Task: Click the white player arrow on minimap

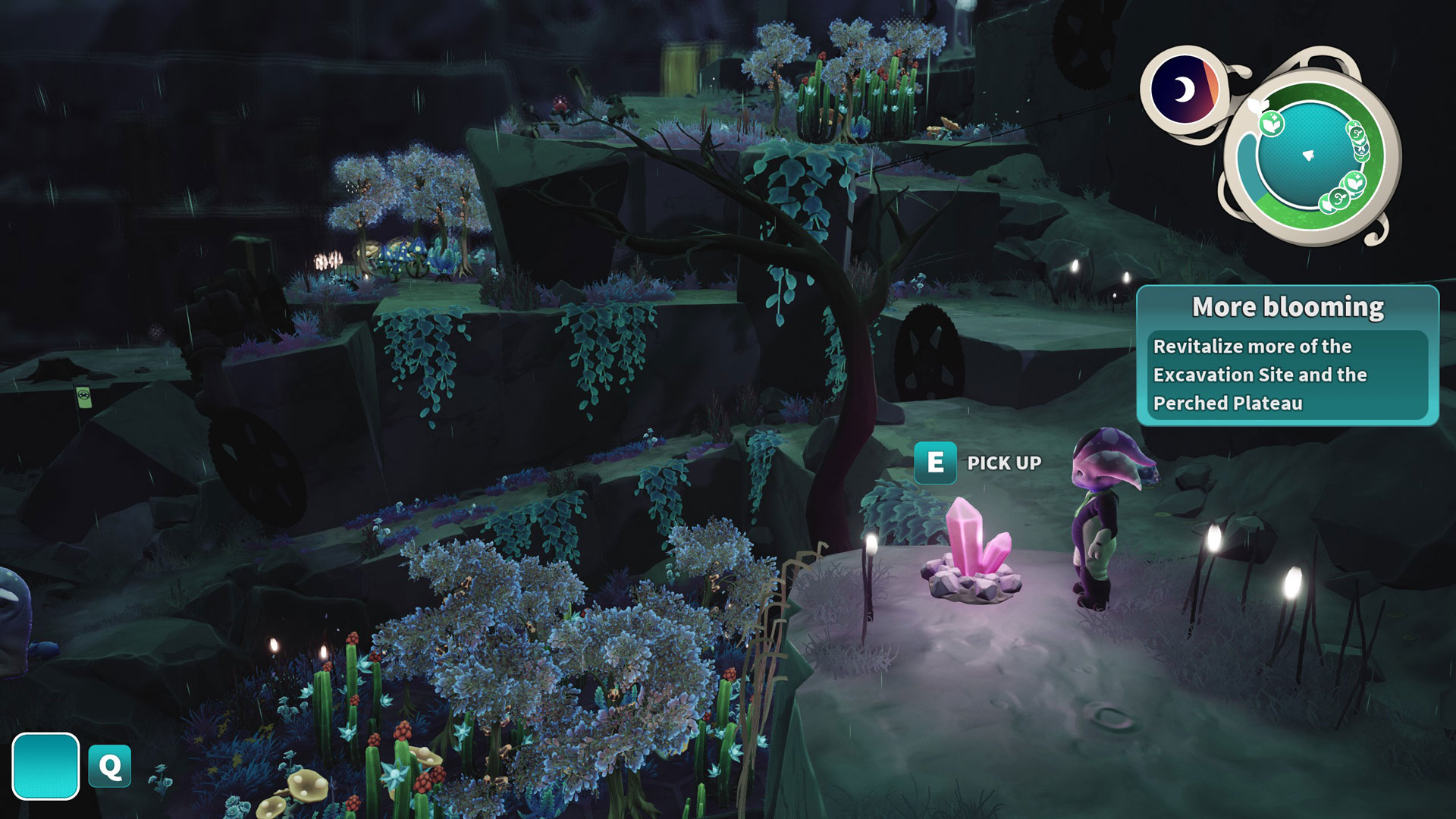Action: (1308, 155)
